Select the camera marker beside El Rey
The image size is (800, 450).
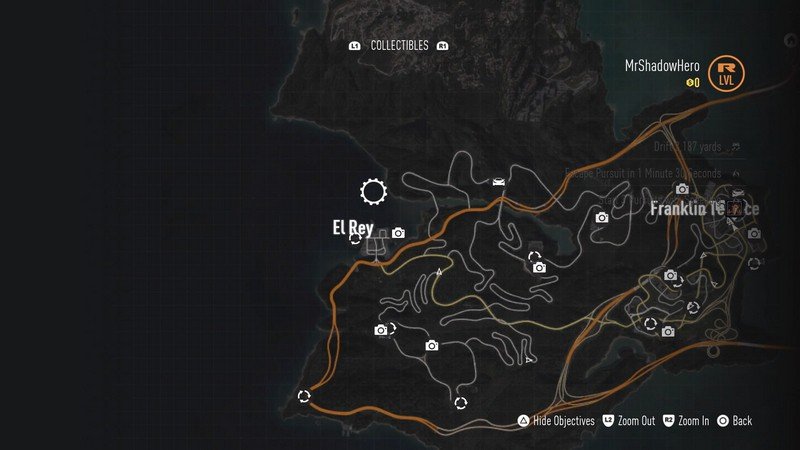click(398, 233)
